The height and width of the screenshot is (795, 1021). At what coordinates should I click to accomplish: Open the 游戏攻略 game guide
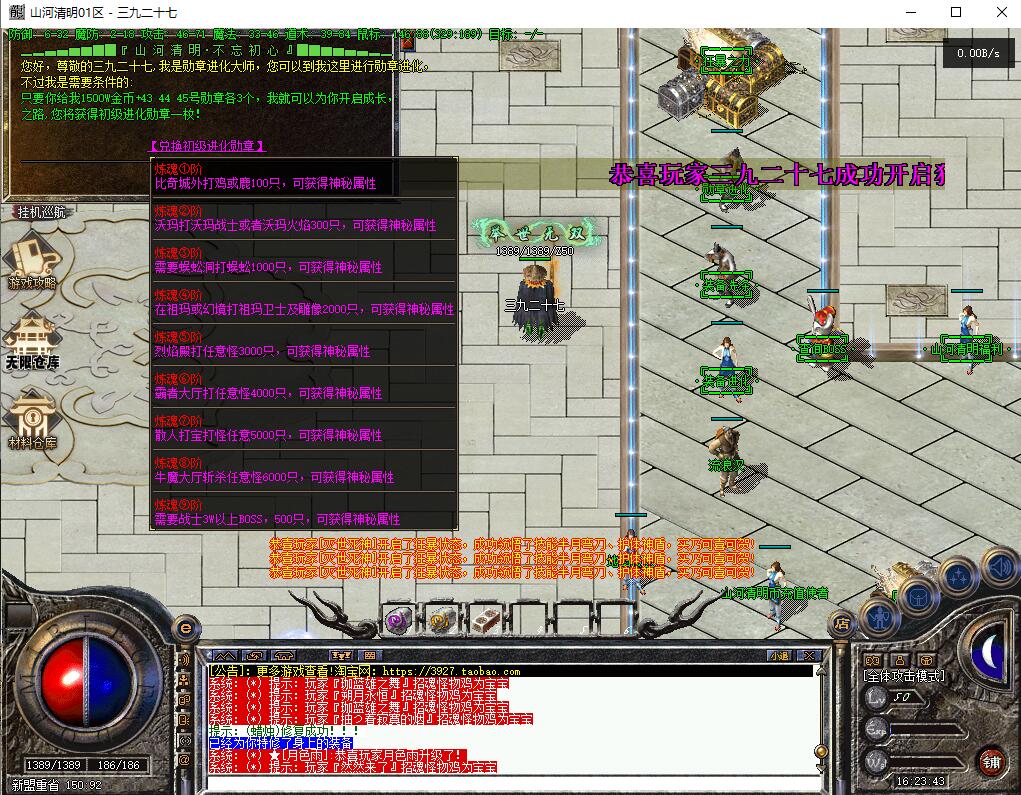pyautogui.click(x=32, y=262)
